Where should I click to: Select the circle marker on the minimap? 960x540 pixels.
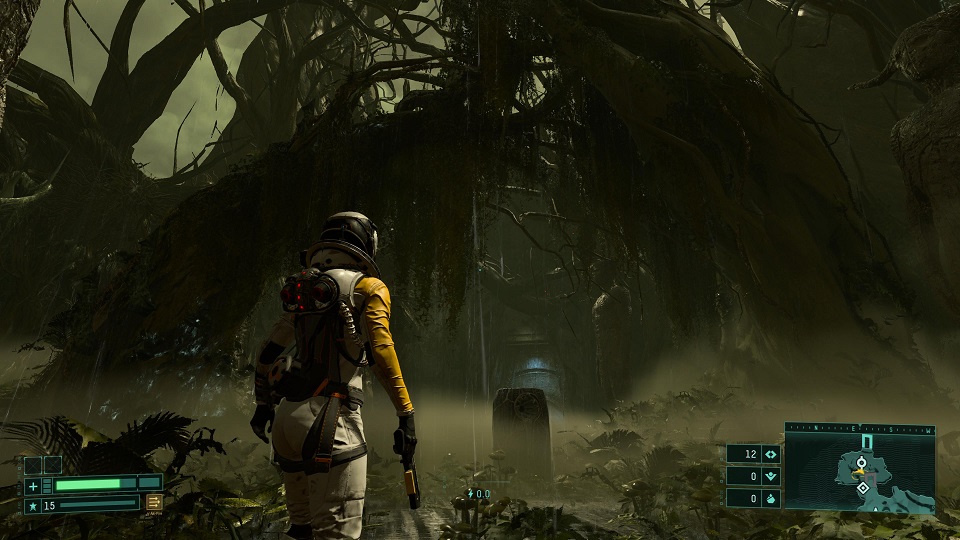tap(861, 463)
